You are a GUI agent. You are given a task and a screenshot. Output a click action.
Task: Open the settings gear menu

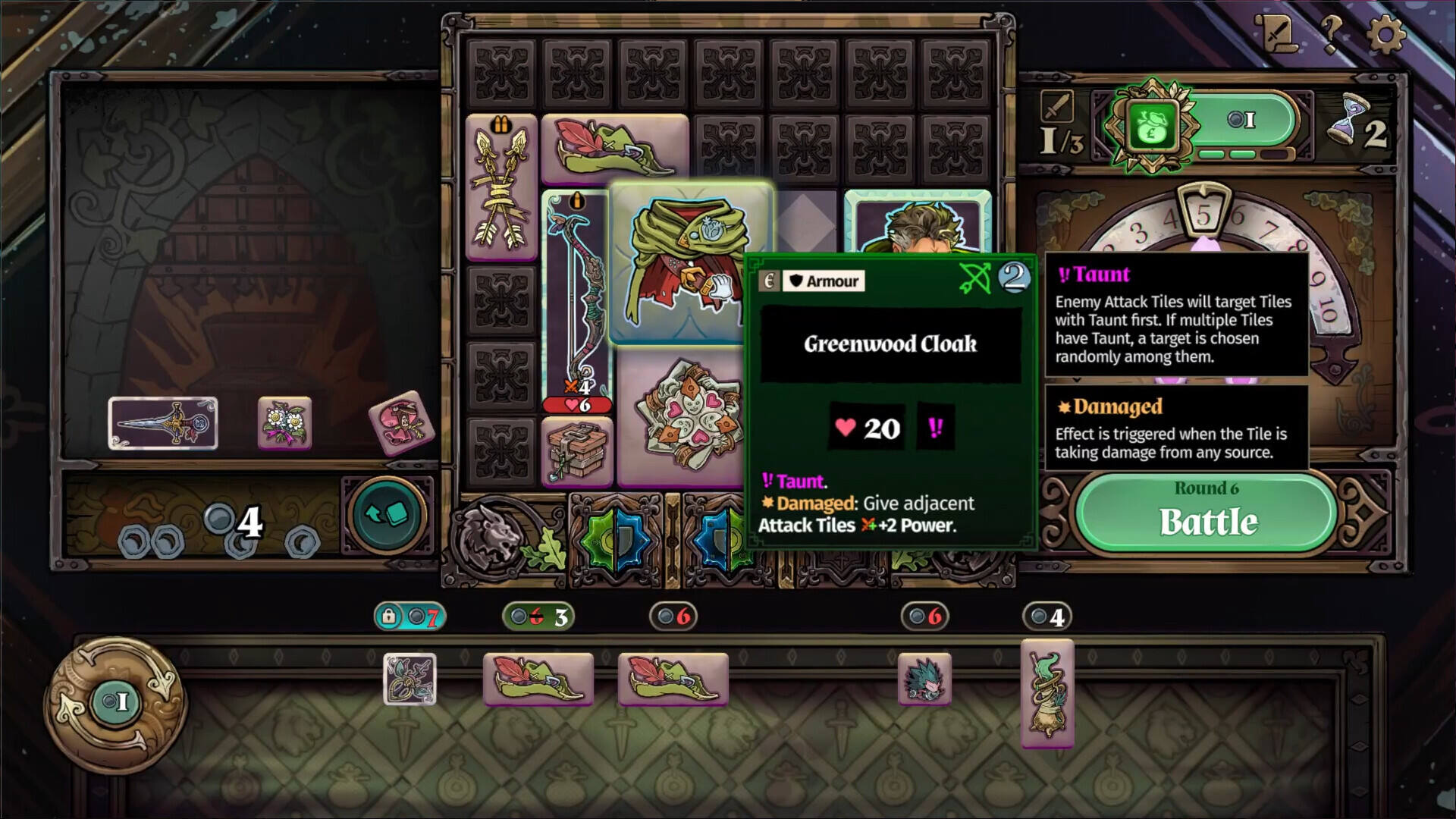(x=1385, y=34)
